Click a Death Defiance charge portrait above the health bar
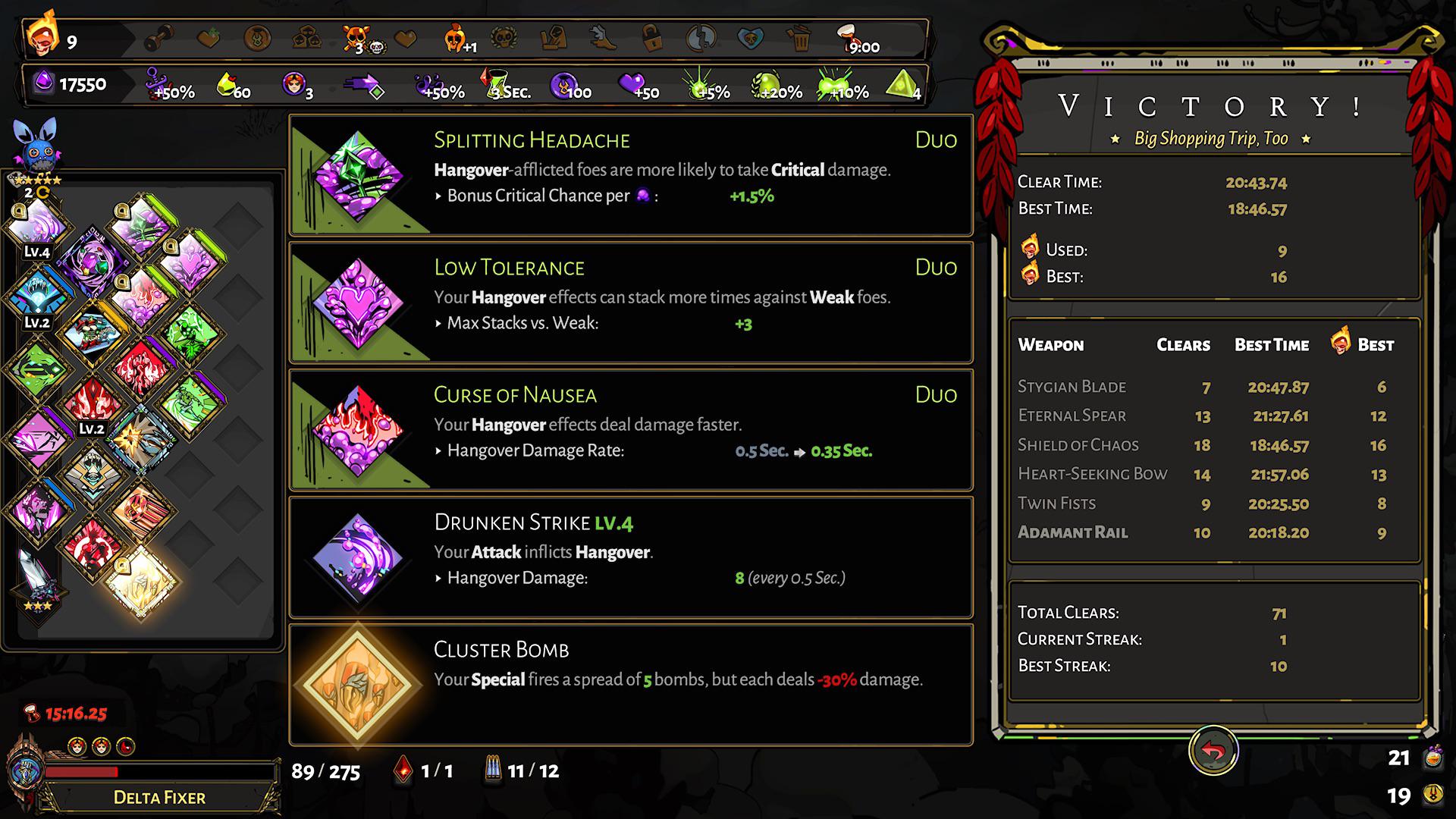This screenshot has height=819, width=1456. point(76,745)
